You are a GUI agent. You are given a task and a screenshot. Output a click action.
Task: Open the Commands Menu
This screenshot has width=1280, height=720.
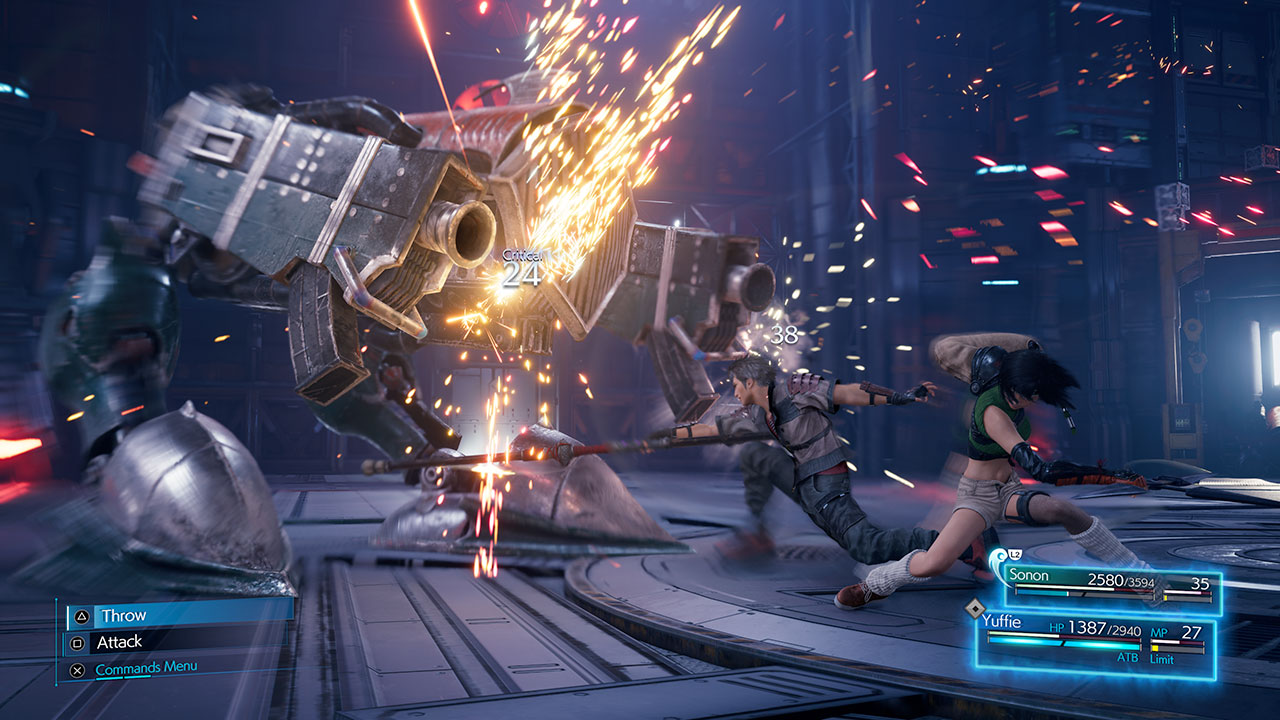(x=145, y=668)
